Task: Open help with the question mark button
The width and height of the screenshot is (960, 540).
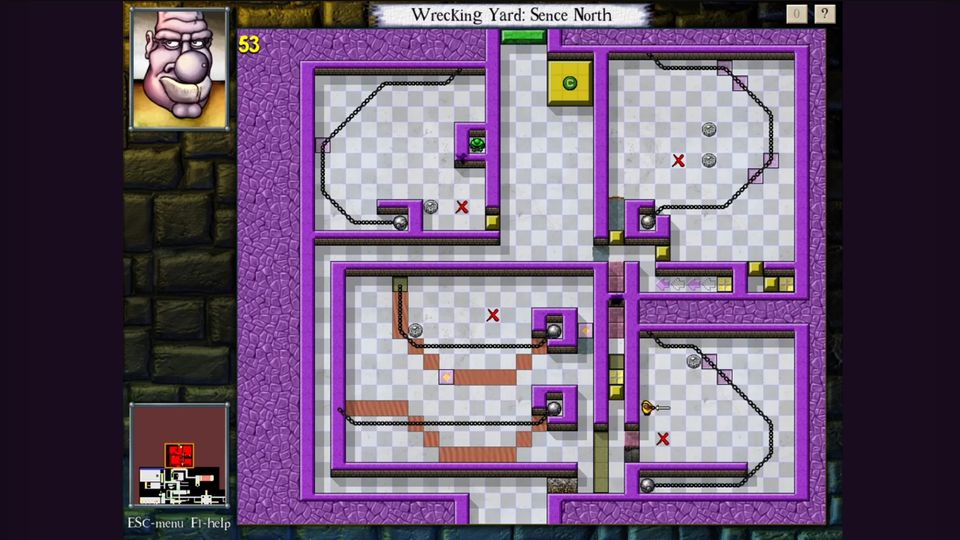Action: click(x=824, y=14)
